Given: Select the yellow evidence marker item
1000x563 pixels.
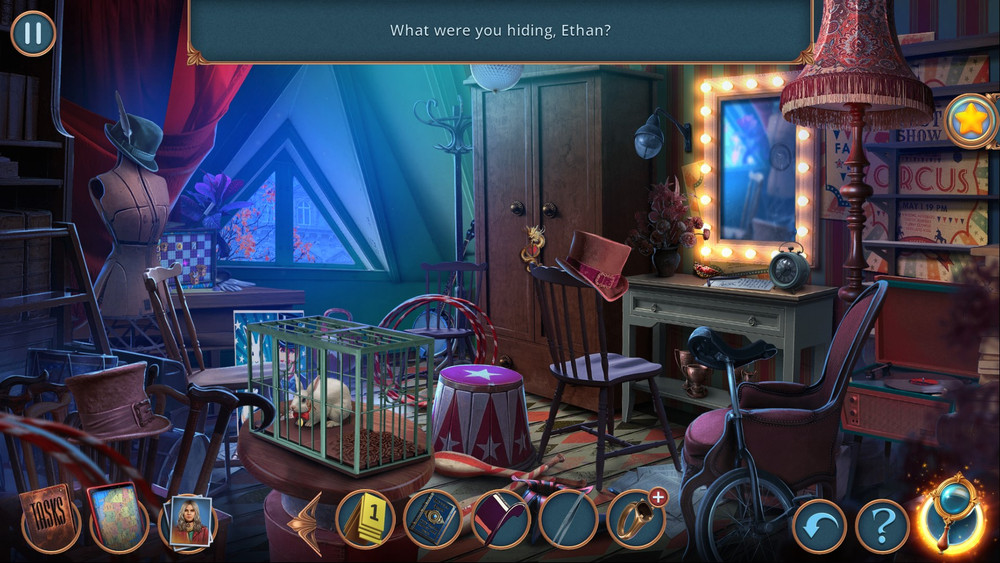Looking at the screenshot, I should [365, 519].
